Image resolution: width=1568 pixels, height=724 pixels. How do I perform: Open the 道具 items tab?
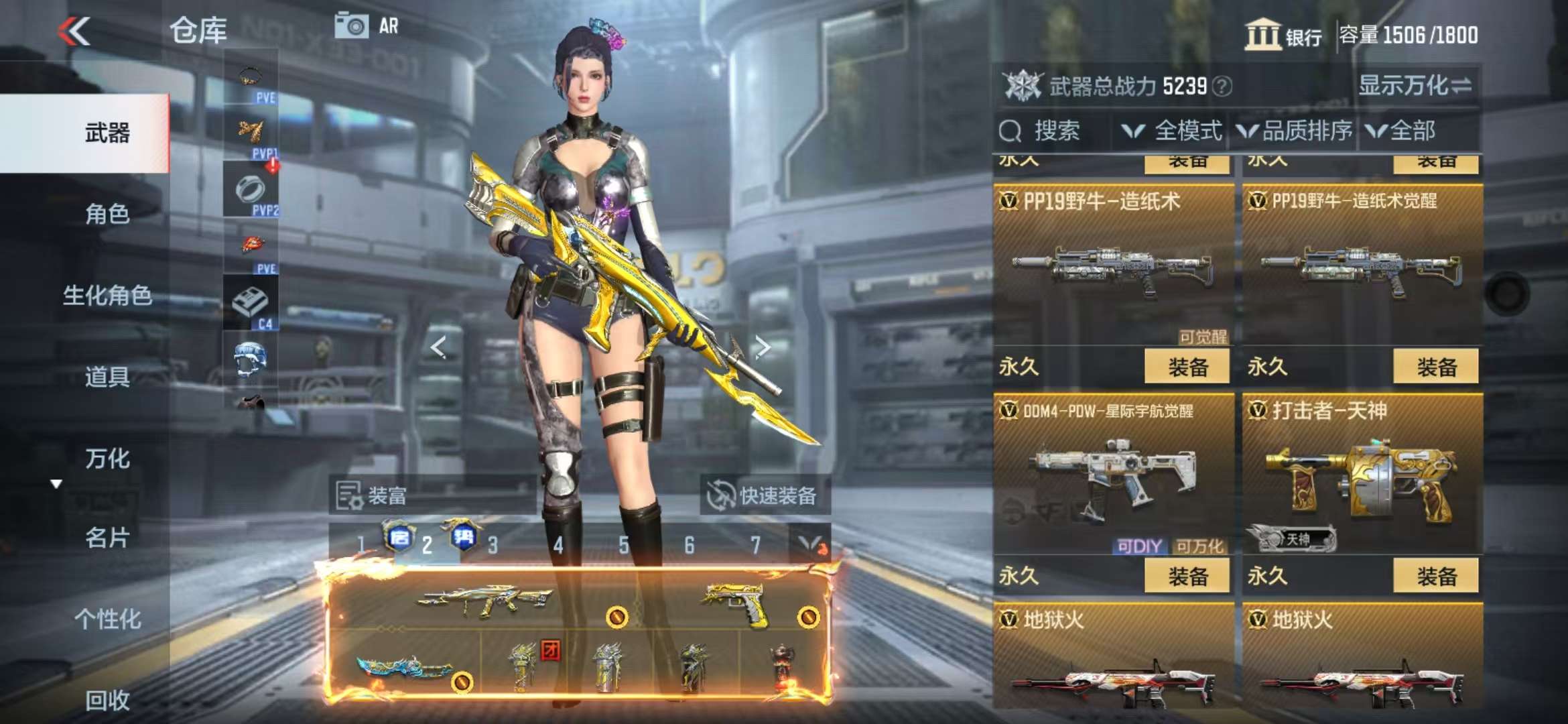click(107, 377)
